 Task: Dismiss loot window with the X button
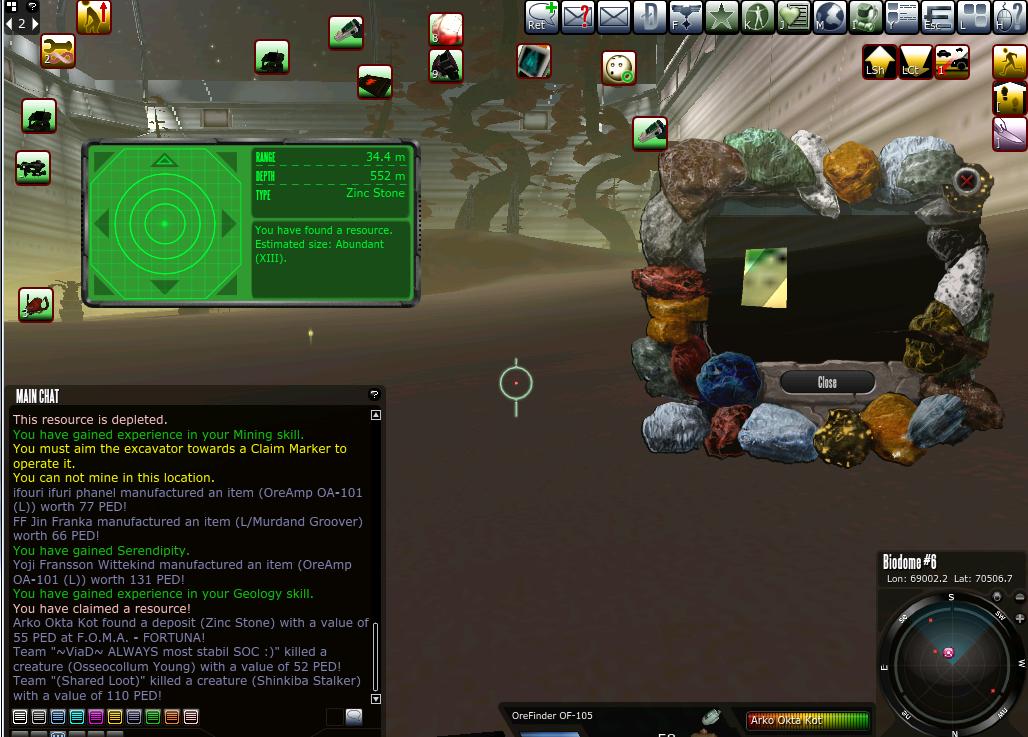[966, 180]
